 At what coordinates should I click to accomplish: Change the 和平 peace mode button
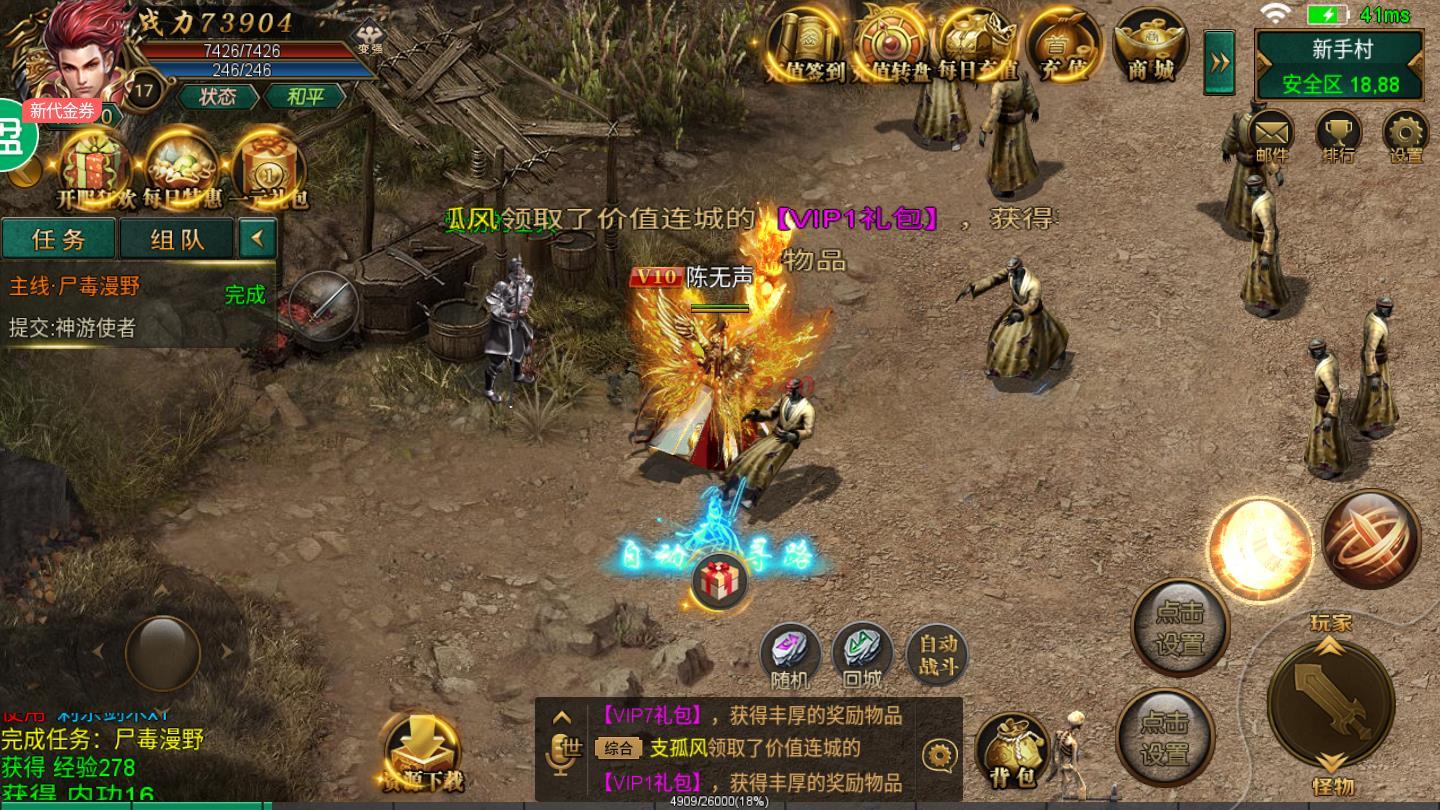pos(304,96)
